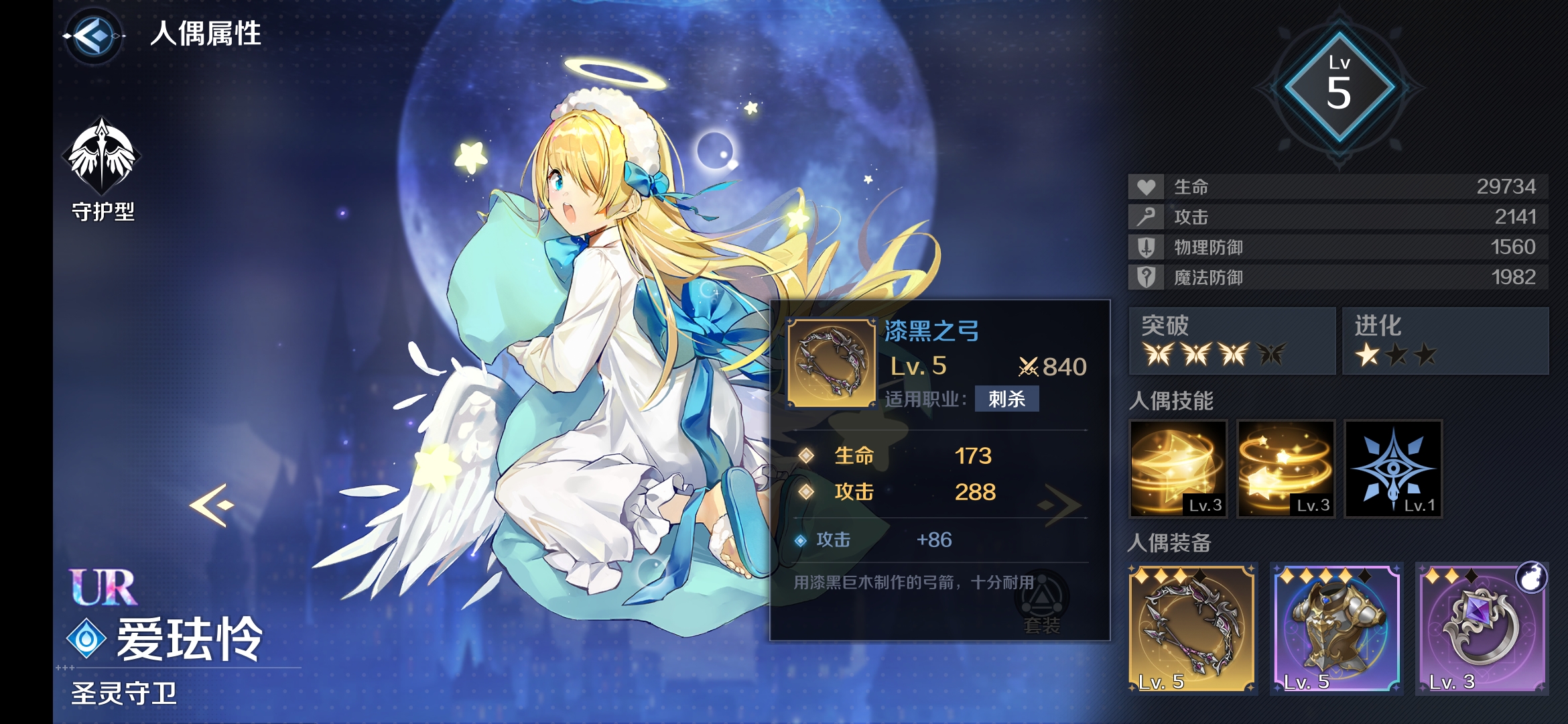The width and height of the screenshot is (1568, 724).
Task: Open the Lv.5 armor equipment piece
Action: pyautogui.click(x=1341, y=627)
